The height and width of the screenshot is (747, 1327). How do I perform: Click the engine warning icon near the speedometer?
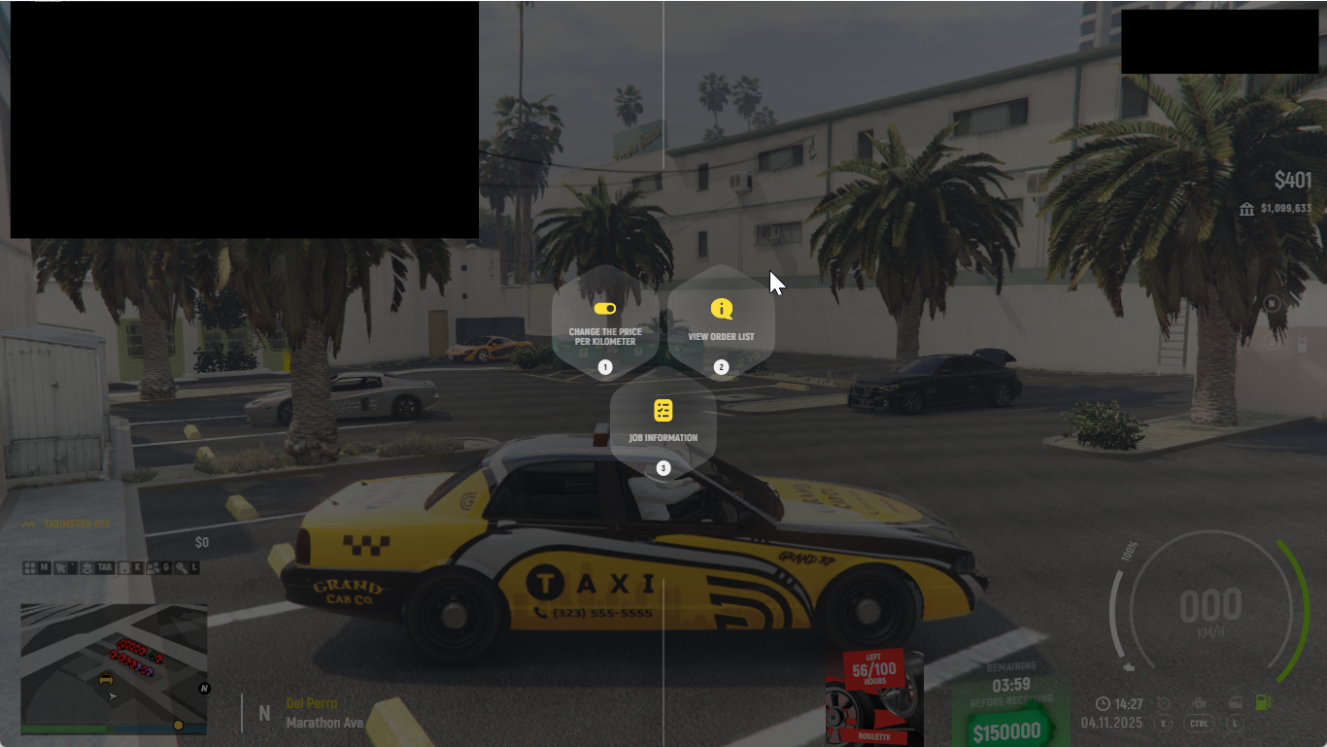click(1200, 703)
